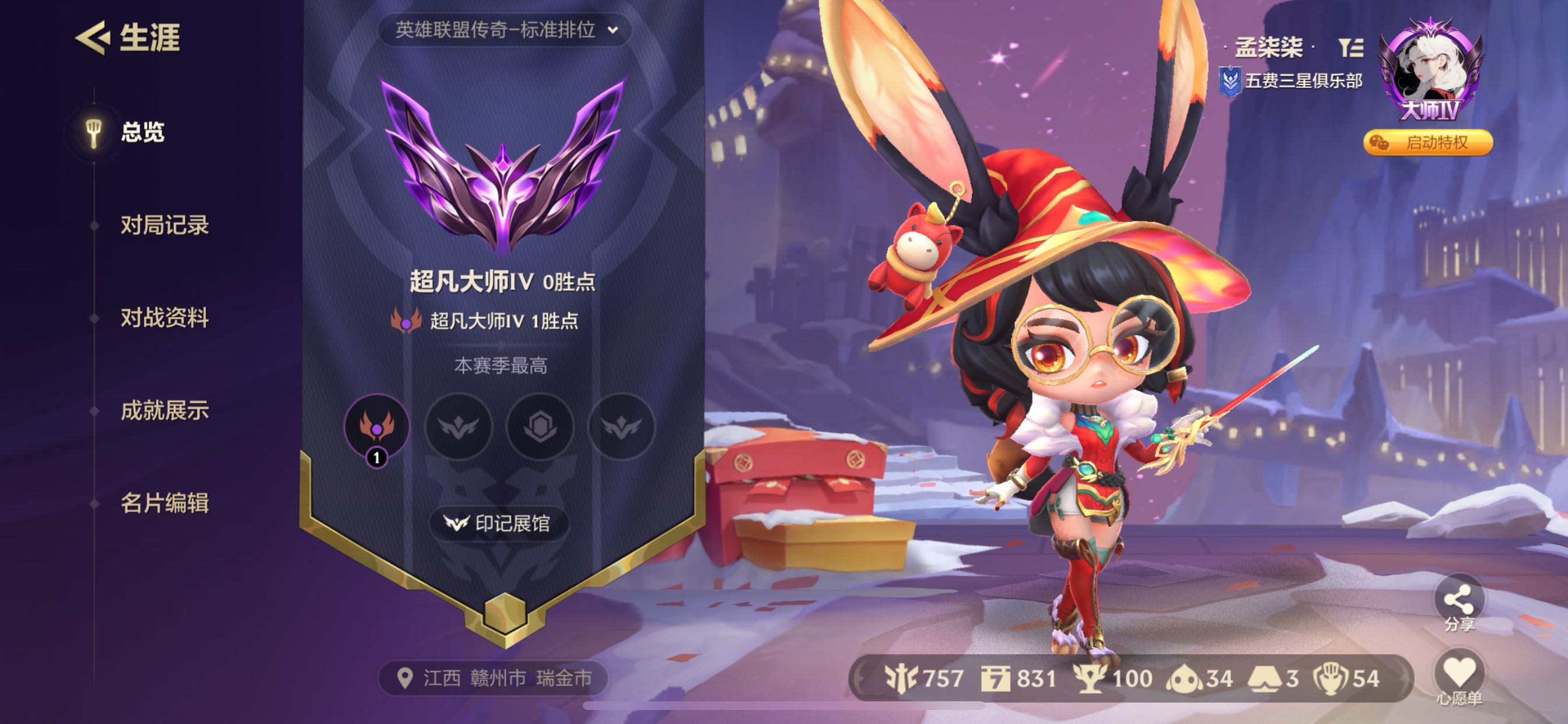Show the 对战资料 battle stats tab

(164, 318)
